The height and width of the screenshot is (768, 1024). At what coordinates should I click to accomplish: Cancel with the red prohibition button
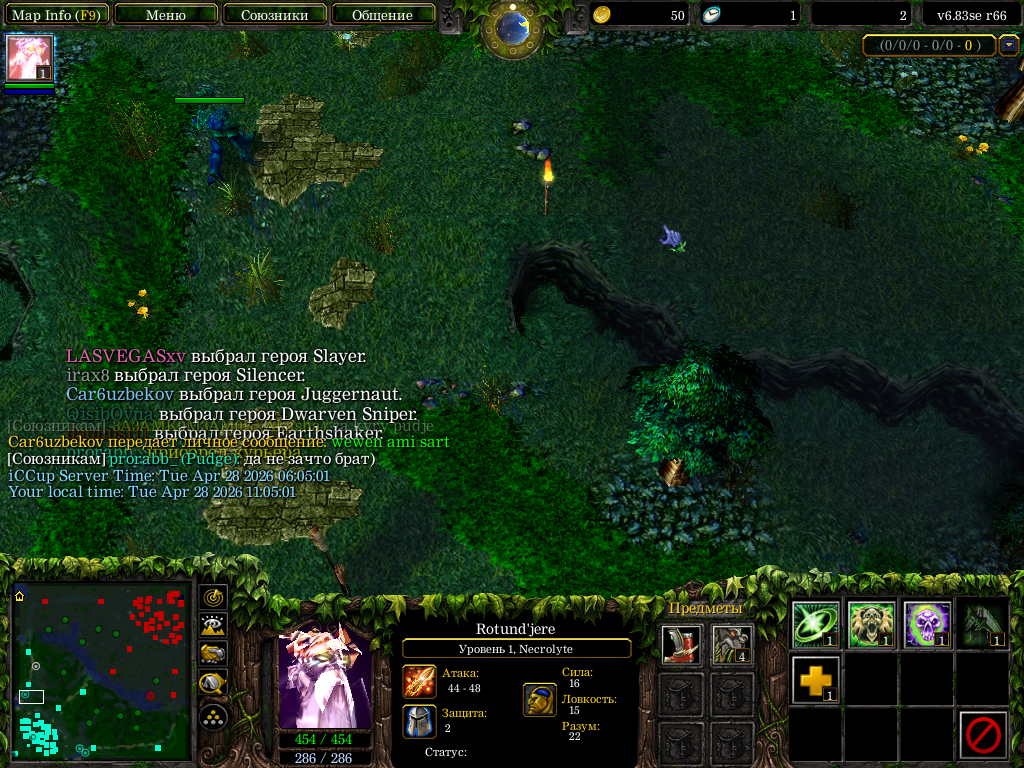982,735
